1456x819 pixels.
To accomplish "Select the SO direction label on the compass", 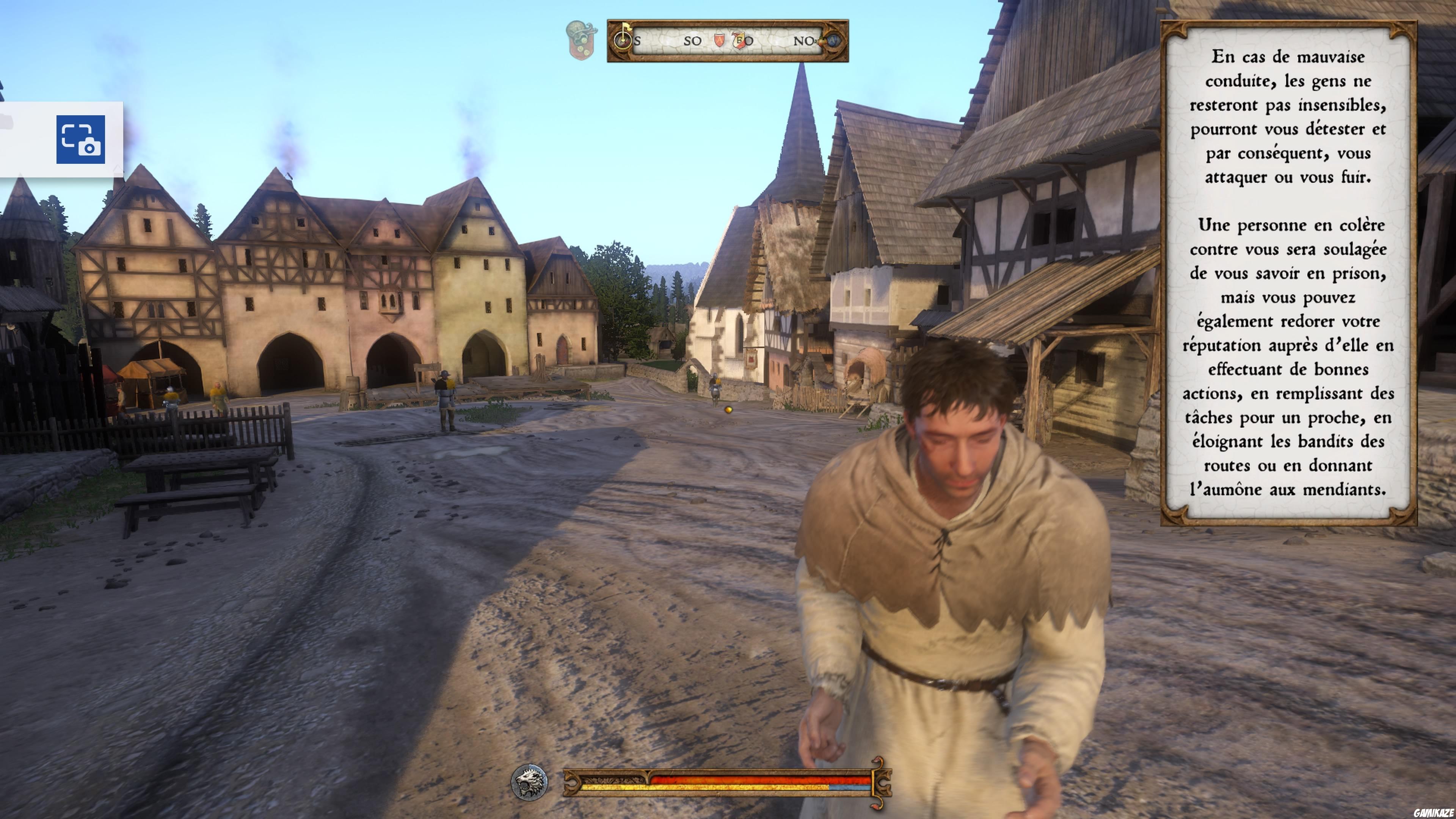I will point(692,41).
